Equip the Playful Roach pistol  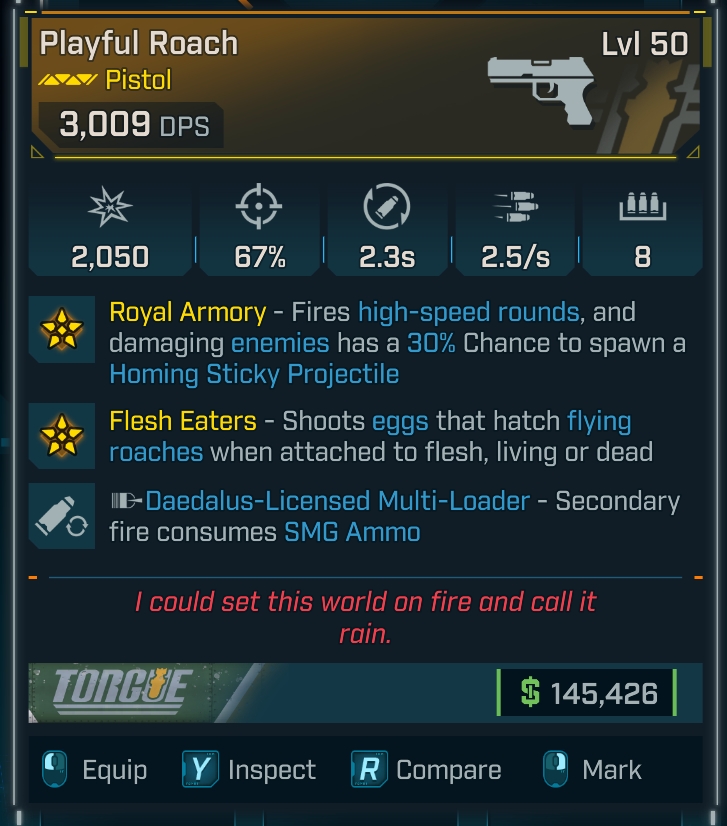[x=95, y=770]
